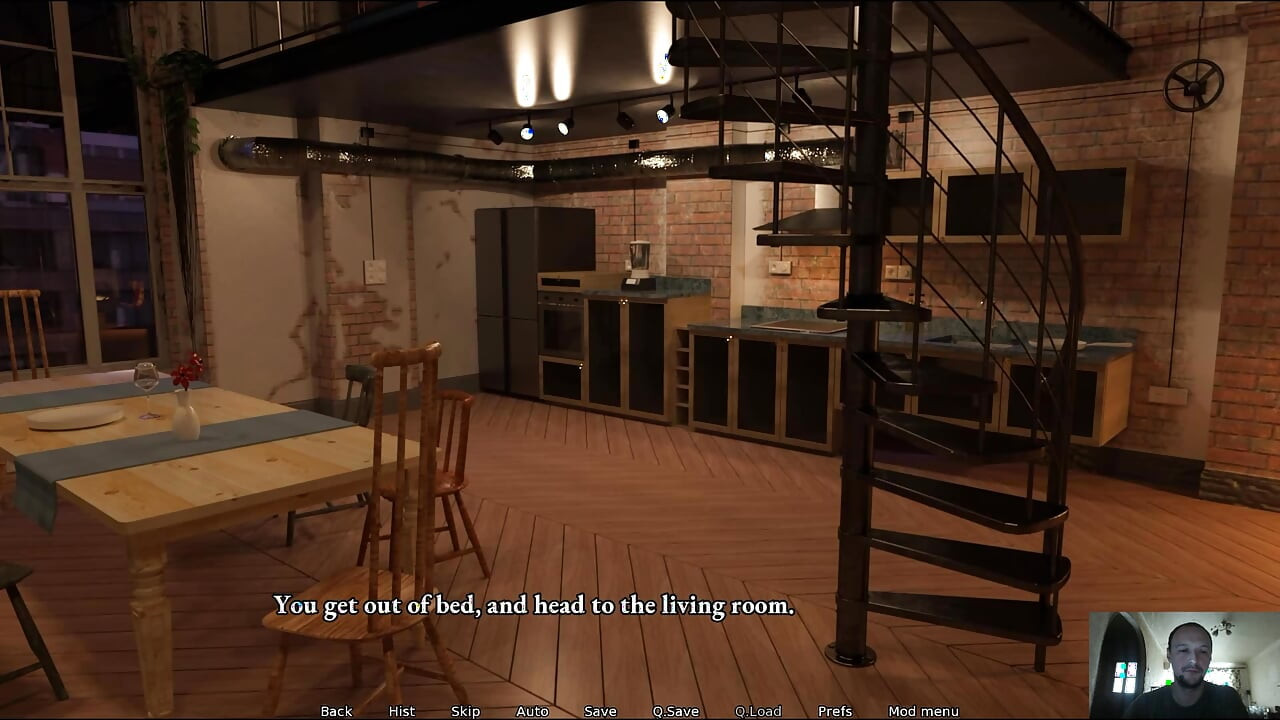This screenshot has height=720, width=1280.
Task: Enable Skip mode
Action: tap(465, 711)
